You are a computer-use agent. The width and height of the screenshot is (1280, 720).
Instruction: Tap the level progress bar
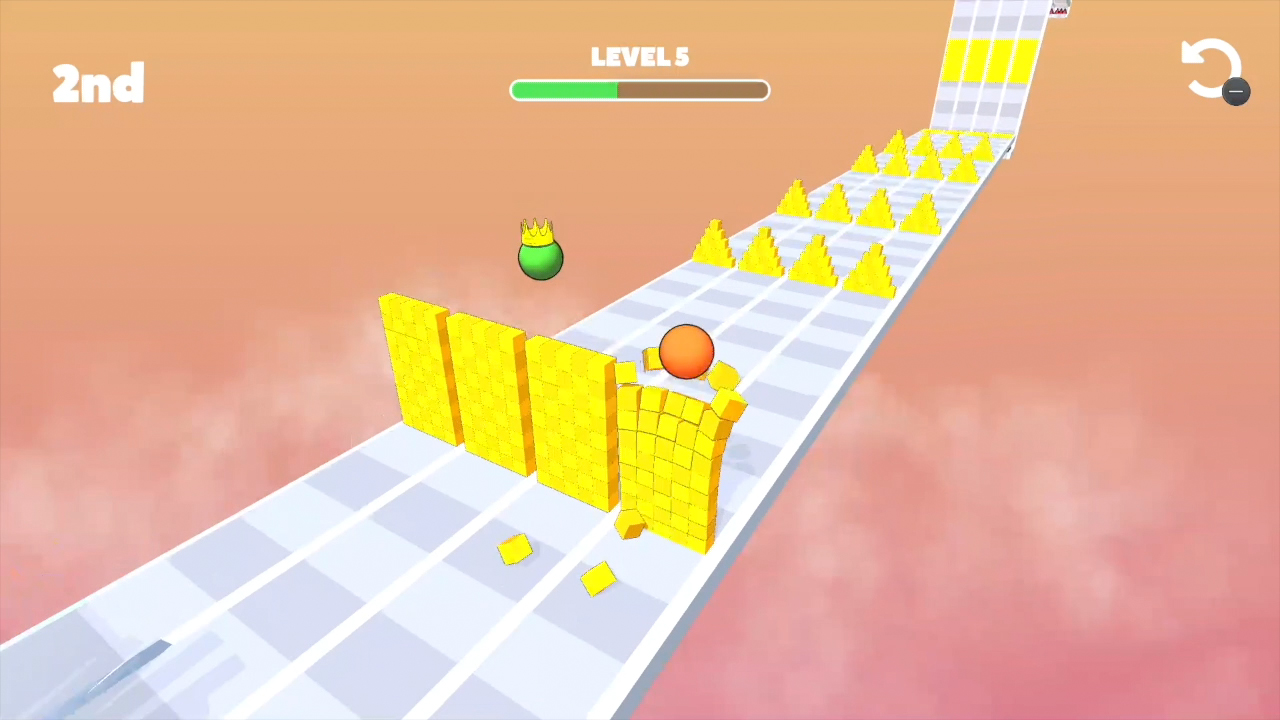click(x=639, y=91)
